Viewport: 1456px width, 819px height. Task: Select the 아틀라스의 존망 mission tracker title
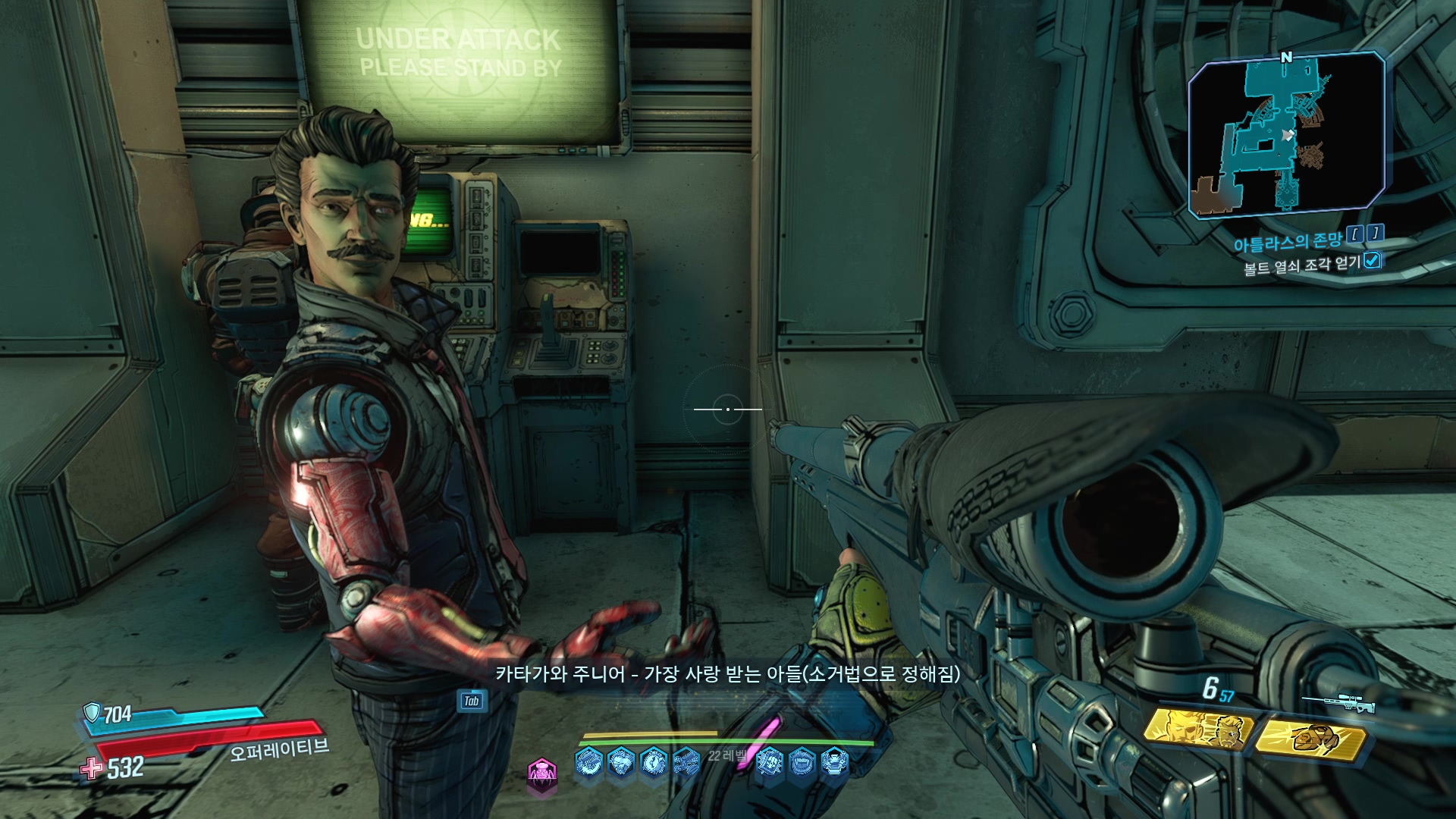pos(1288,241)
